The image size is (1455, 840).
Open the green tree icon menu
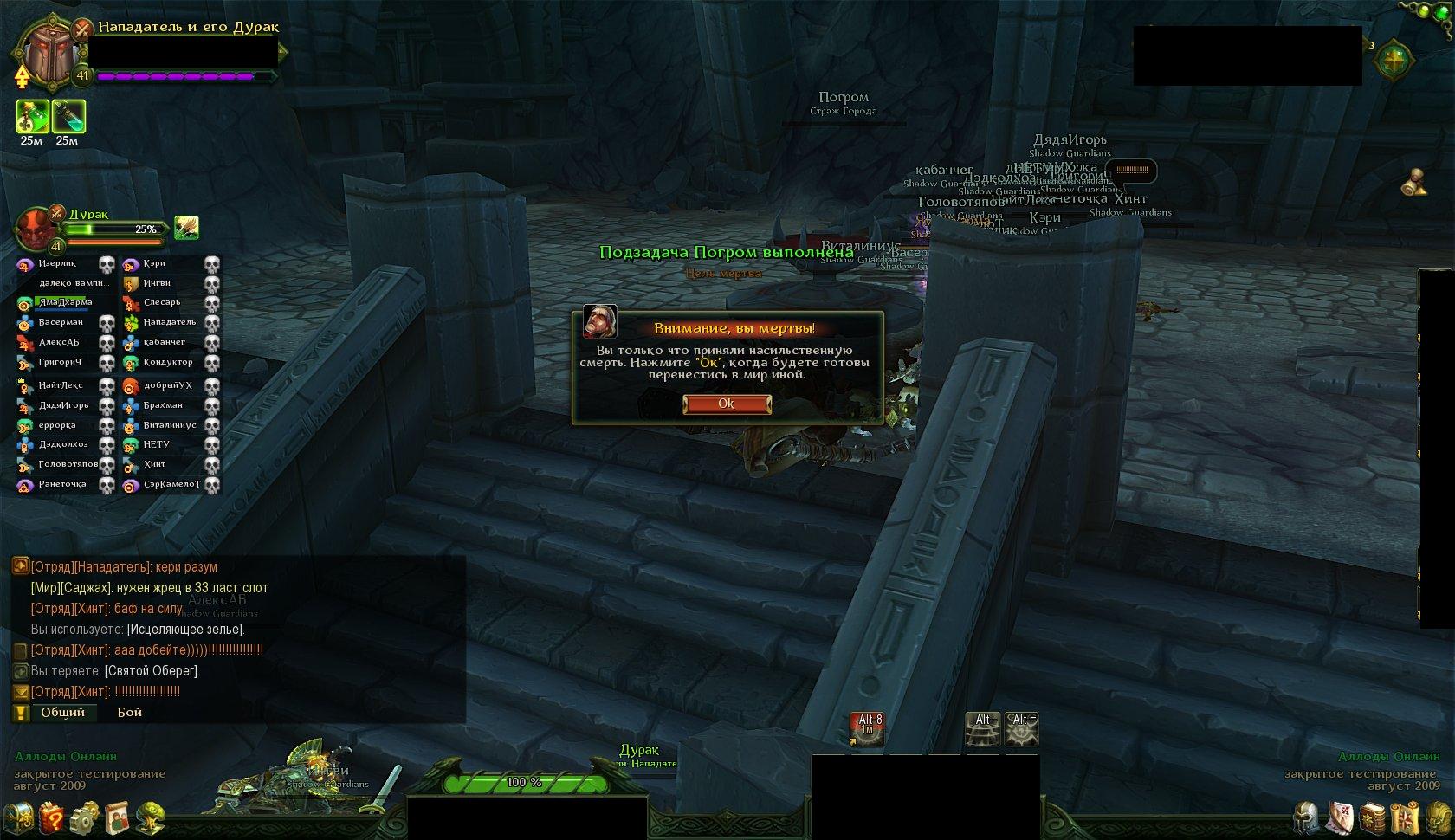coord(151,817)
